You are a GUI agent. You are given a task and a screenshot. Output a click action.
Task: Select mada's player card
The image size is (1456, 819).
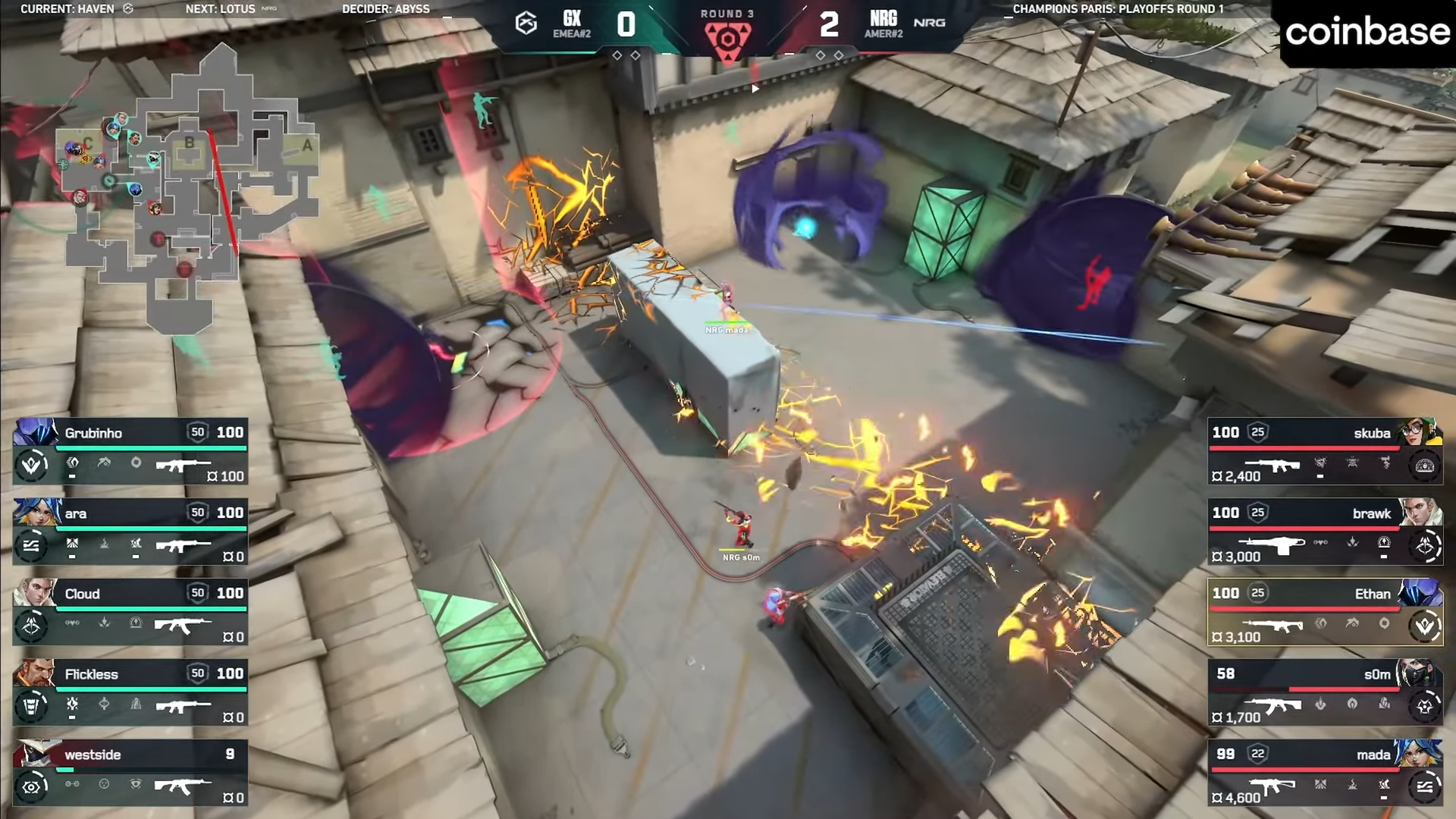pos(1324,773)
